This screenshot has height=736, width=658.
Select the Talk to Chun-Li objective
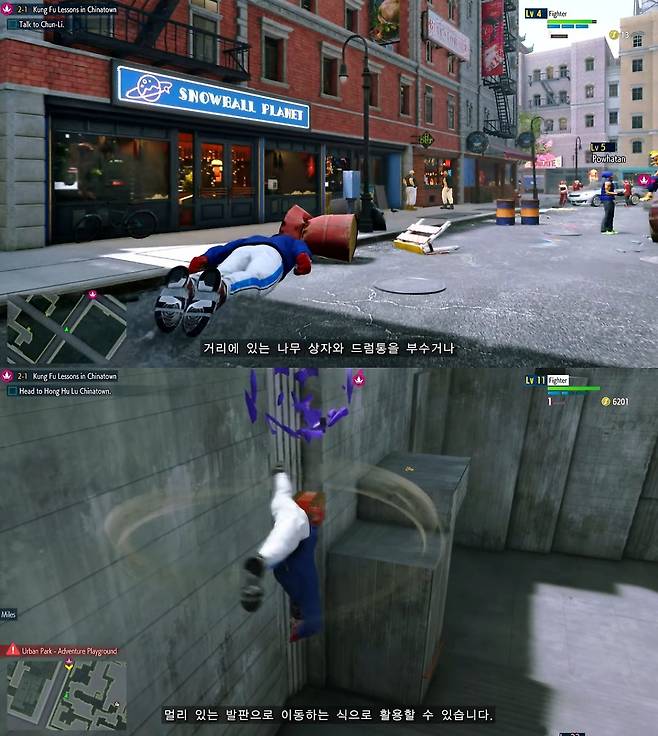[43, 21]
